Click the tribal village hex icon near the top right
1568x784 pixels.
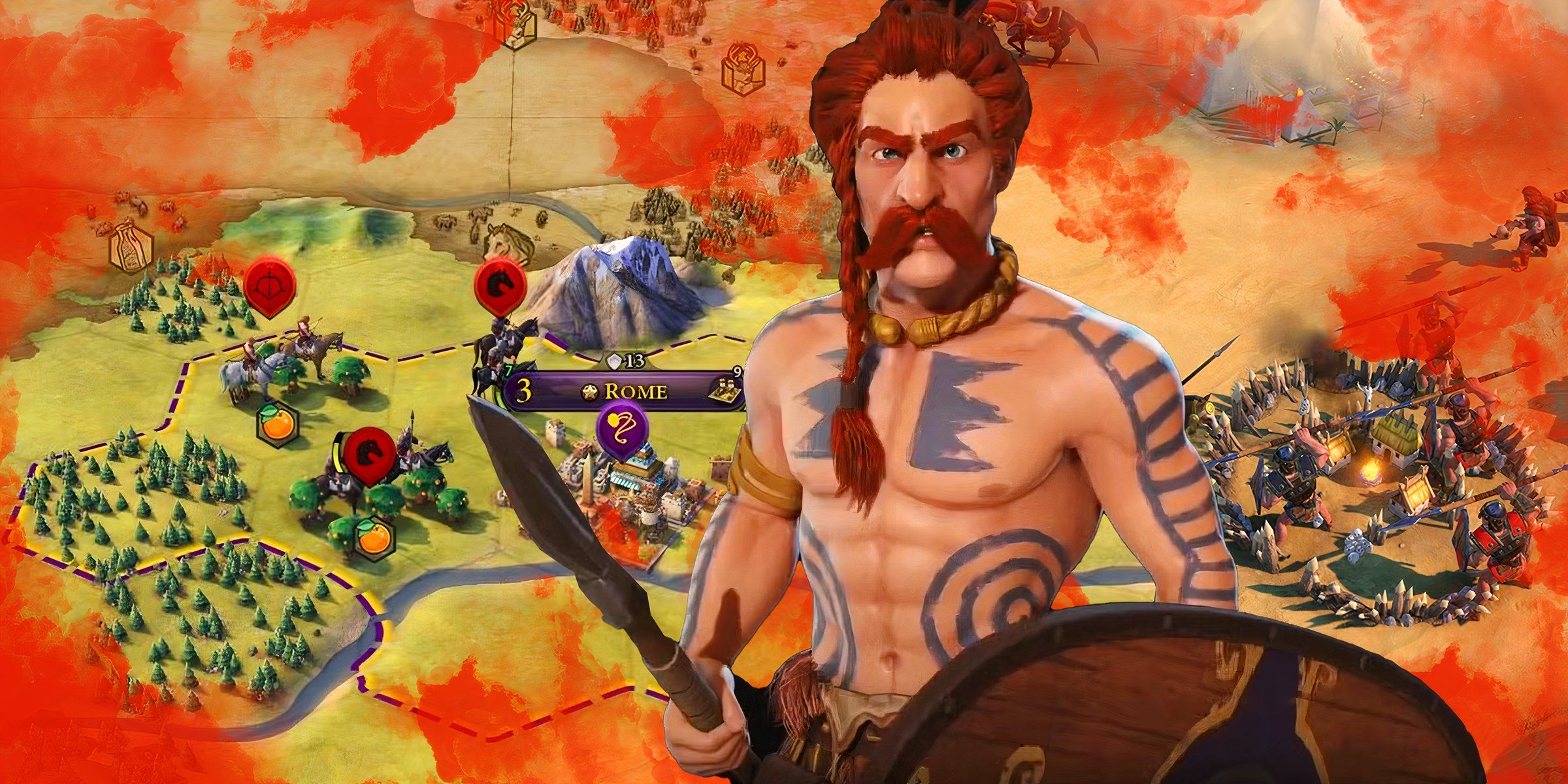pyautogui.click(x=743, y=69)
